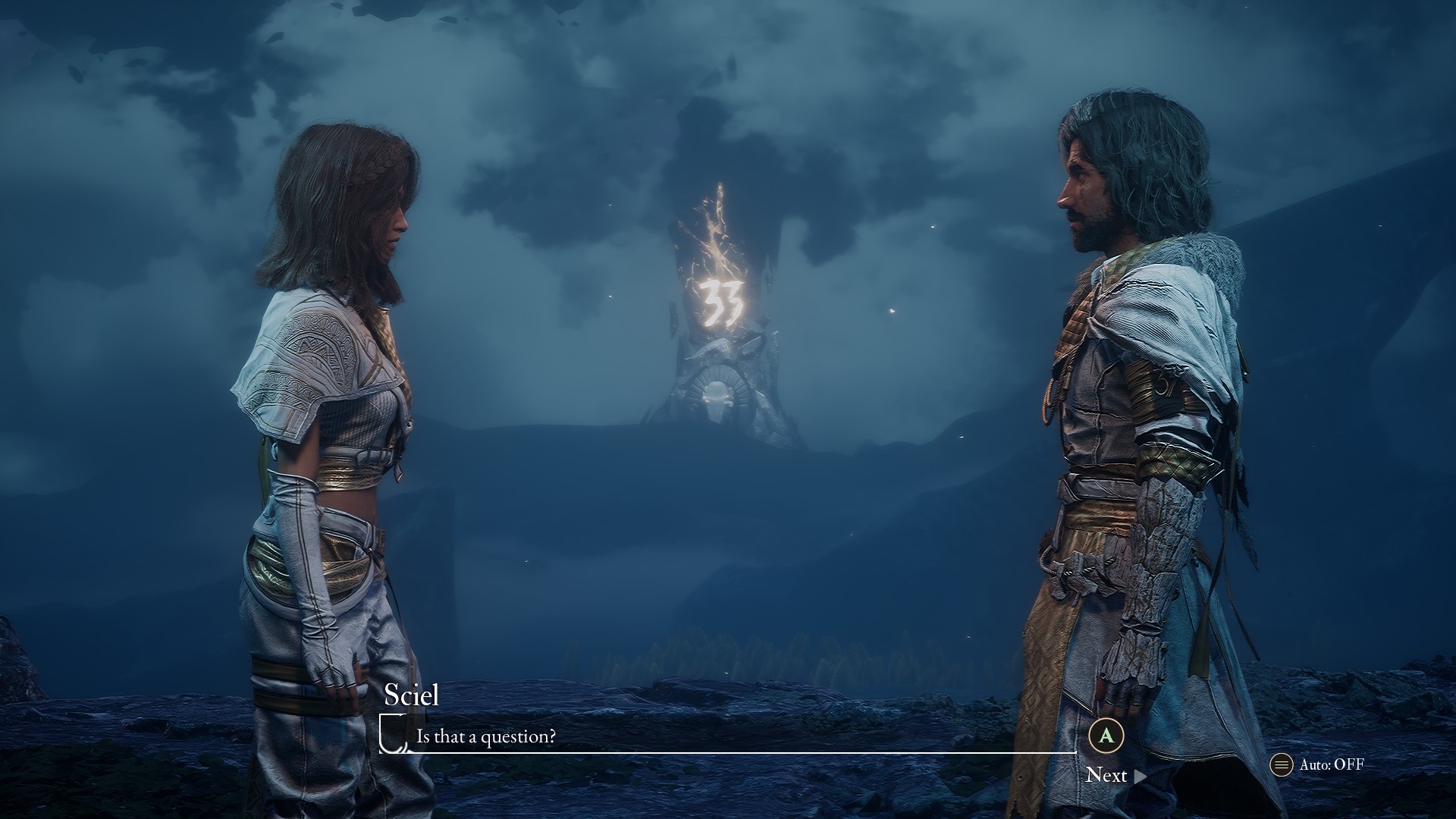
Task: Advance the dialogue with Next
Action: 1115,774
